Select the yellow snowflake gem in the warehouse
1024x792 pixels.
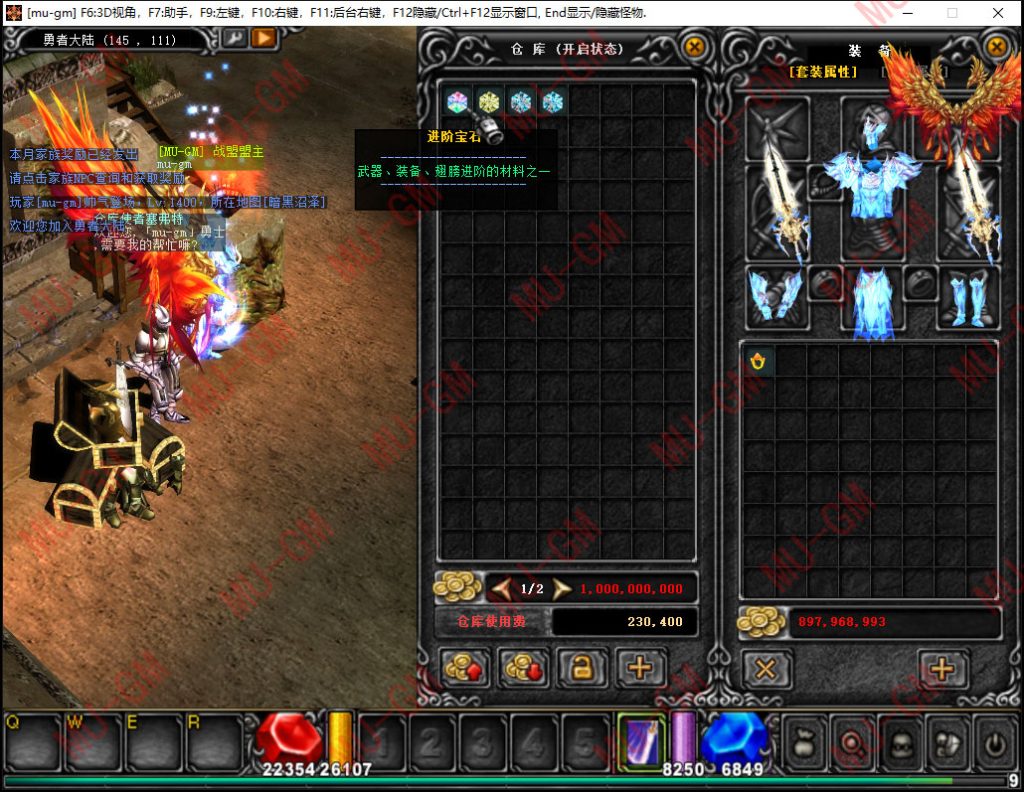coord(488,102)
